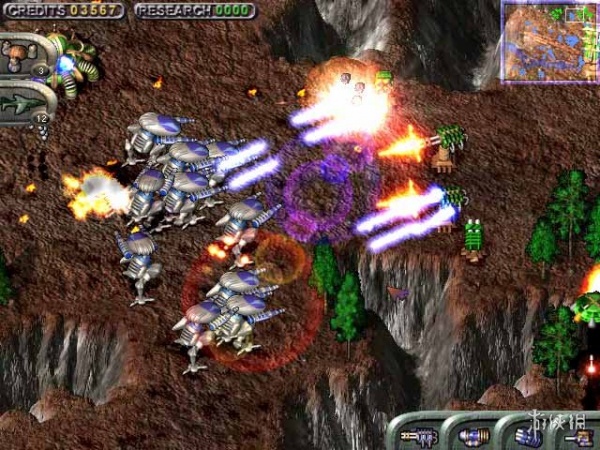
Task: Choose the blue and gold cylinder icon
Action: click(472, 436)
